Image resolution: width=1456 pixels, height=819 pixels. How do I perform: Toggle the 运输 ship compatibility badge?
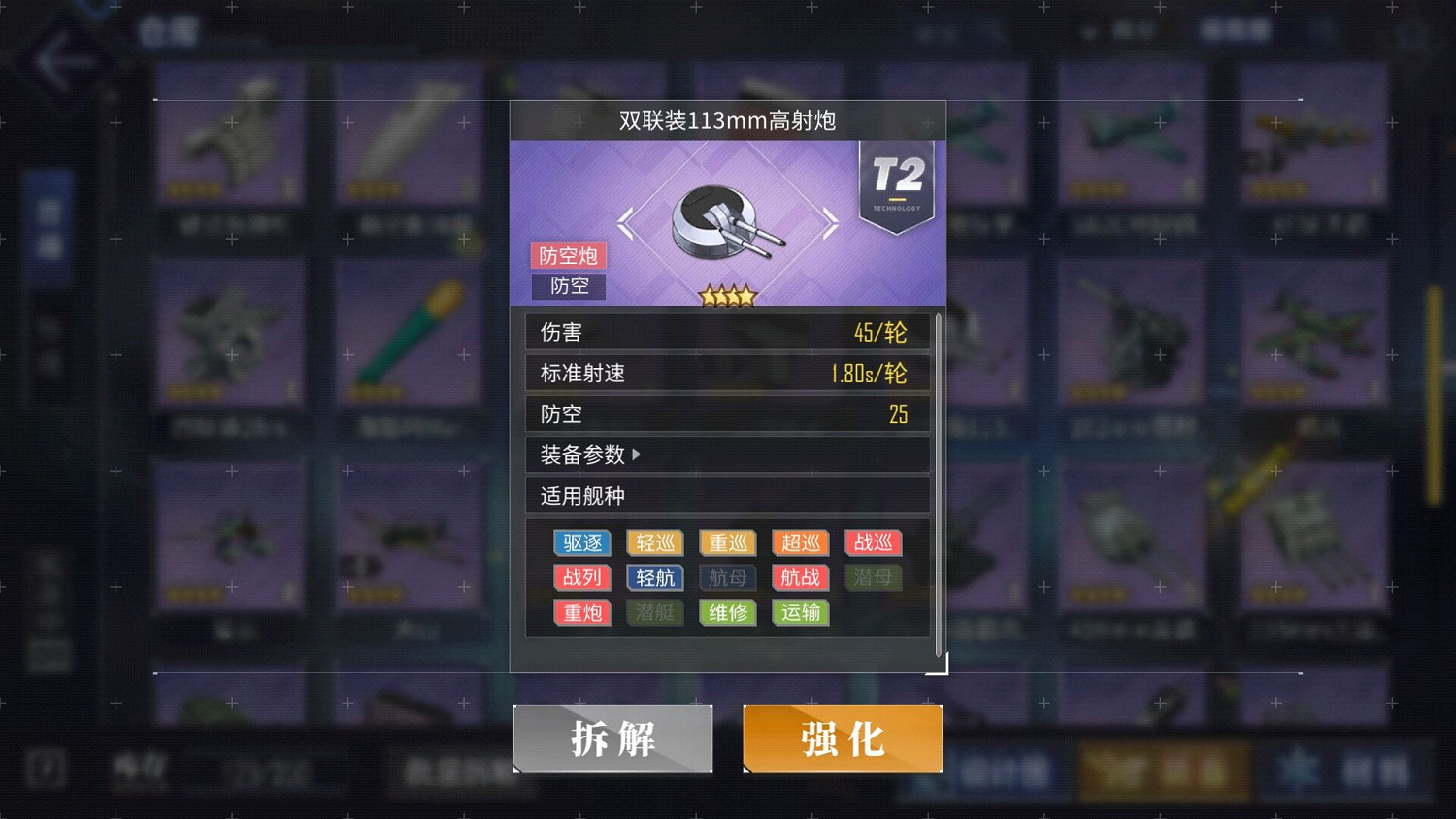coord(799,612)
